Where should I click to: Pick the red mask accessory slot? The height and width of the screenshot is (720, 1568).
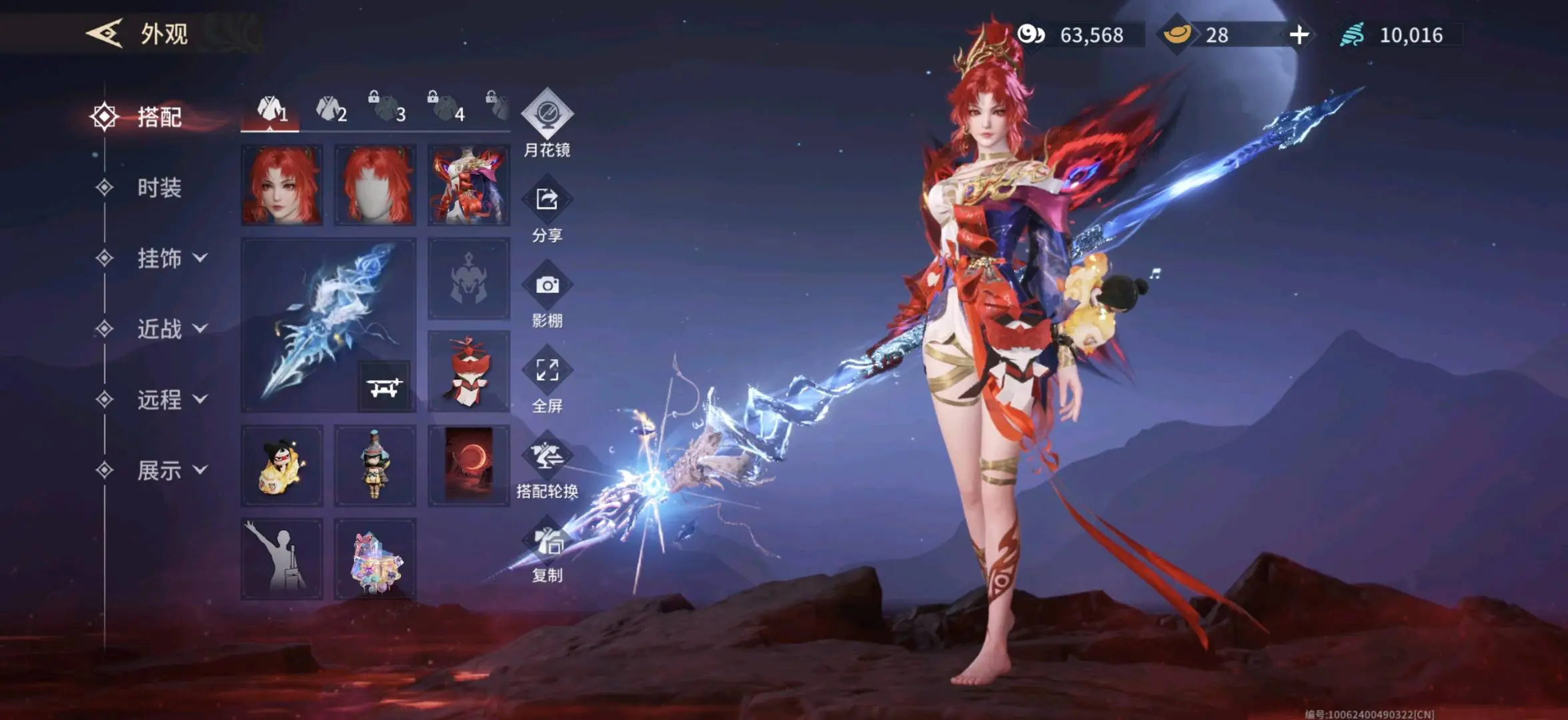click(x=468, y=371)
